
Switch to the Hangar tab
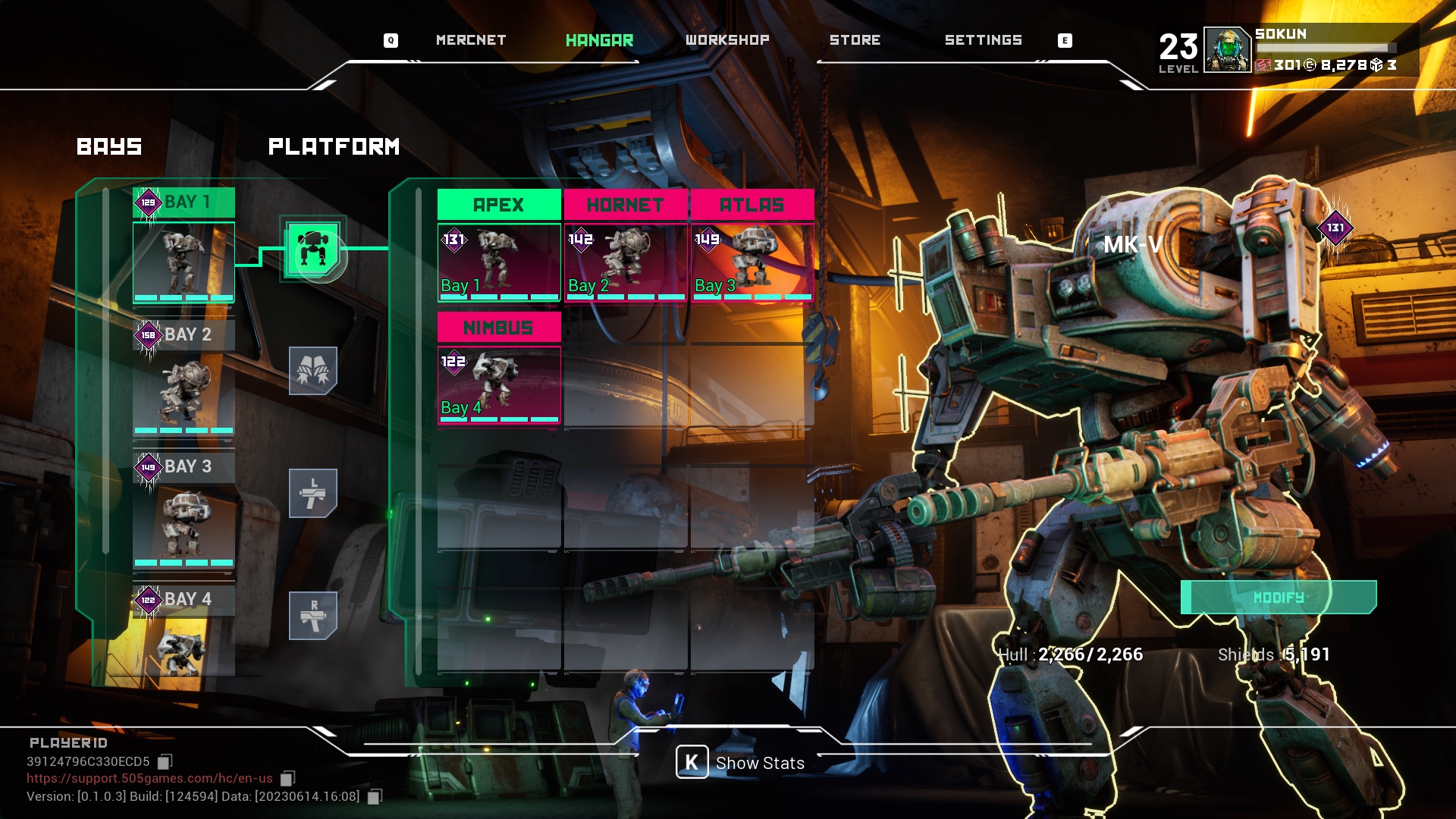599,40
